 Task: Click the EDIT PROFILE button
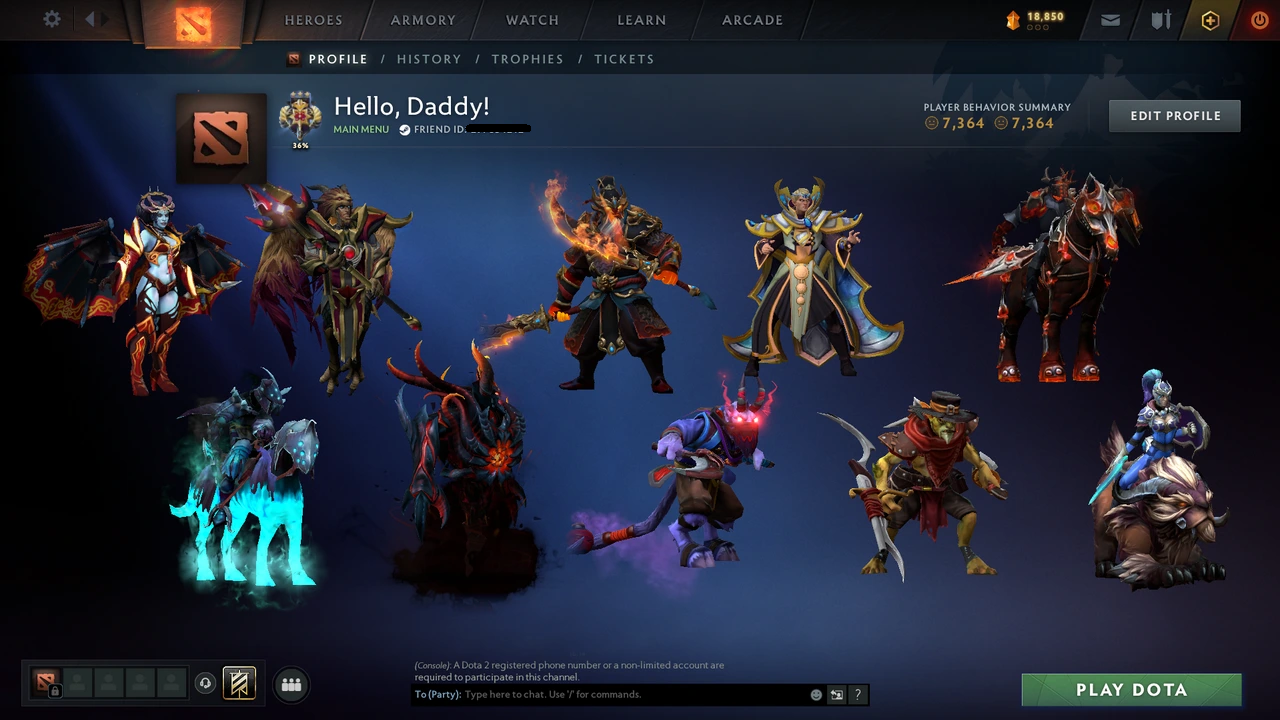(x=1174, y=115)
